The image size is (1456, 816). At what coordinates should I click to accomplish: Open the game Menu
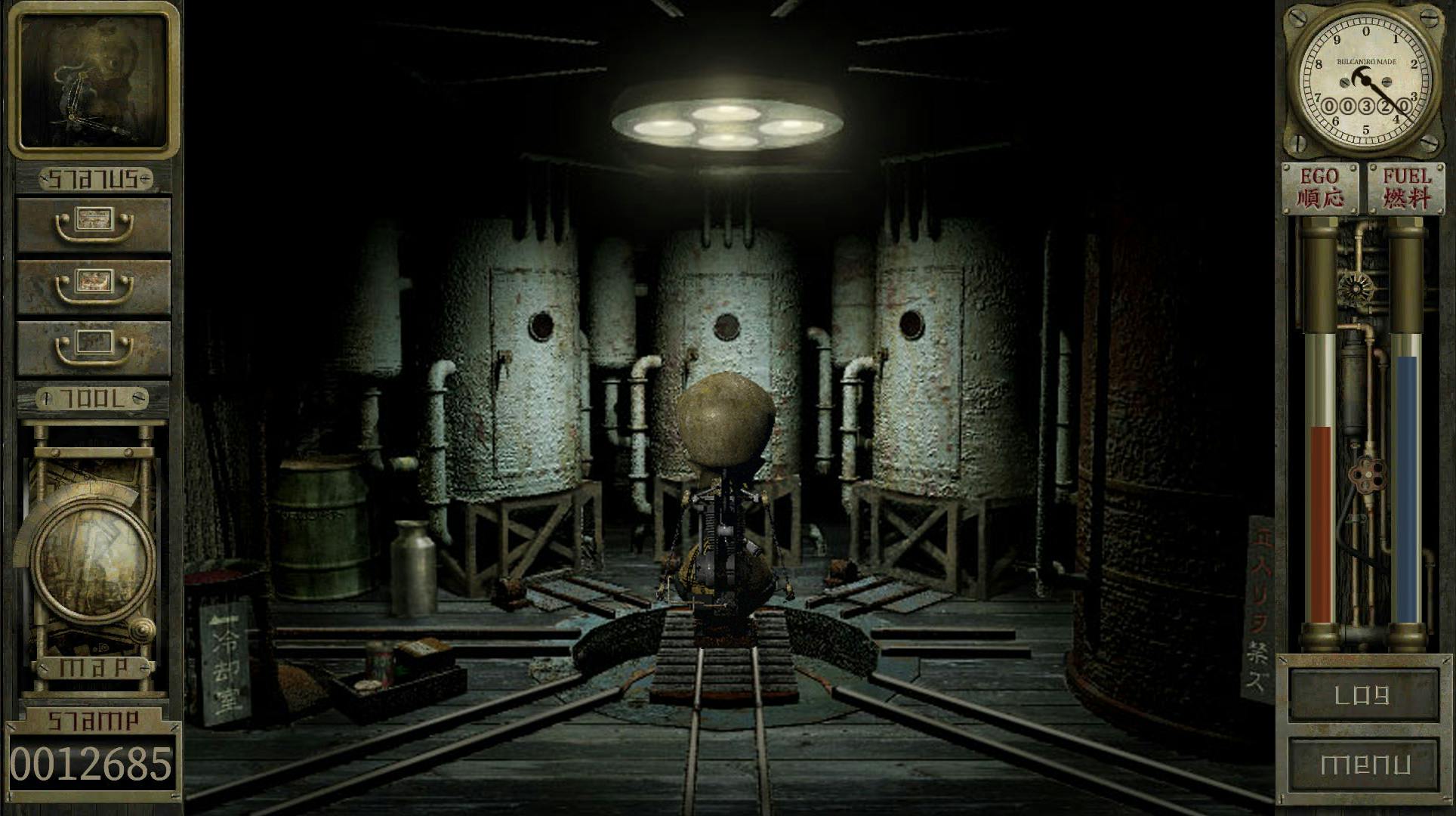click(x=1363, y=765)
